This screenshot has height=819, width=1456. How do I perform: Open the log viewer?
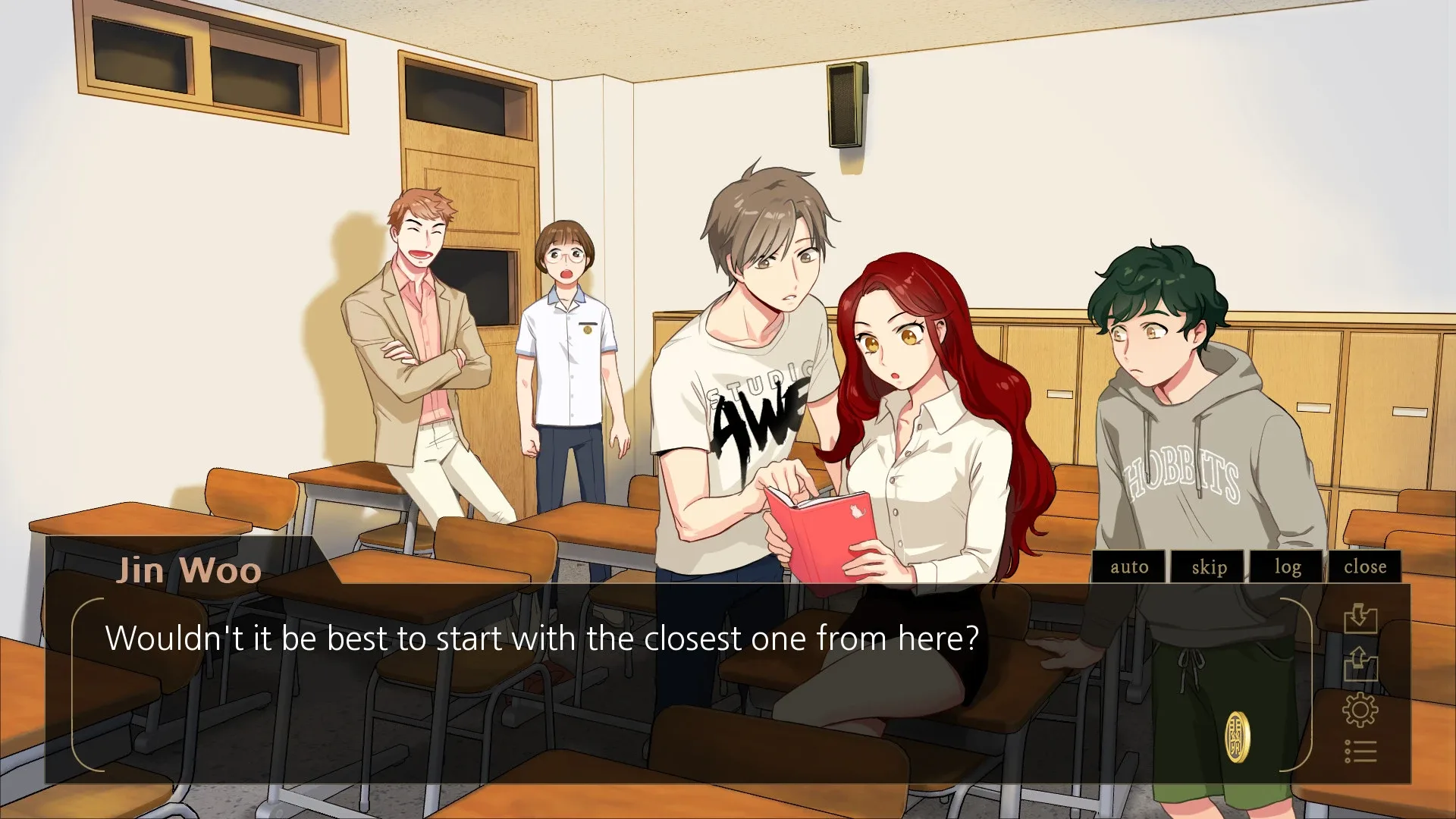(x=1287, y=566)
